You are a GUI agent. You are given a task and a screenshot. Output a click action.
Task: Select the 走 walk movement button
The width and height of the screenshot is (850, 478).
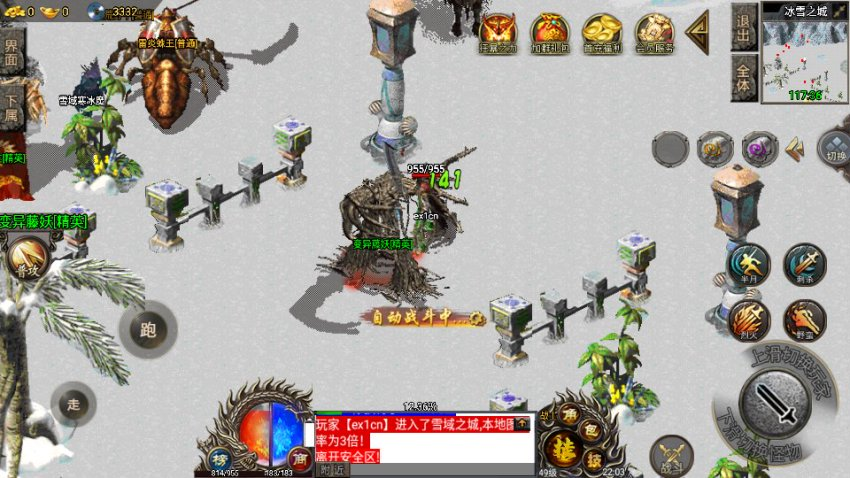pyautogui.click(x=73, y=404)
